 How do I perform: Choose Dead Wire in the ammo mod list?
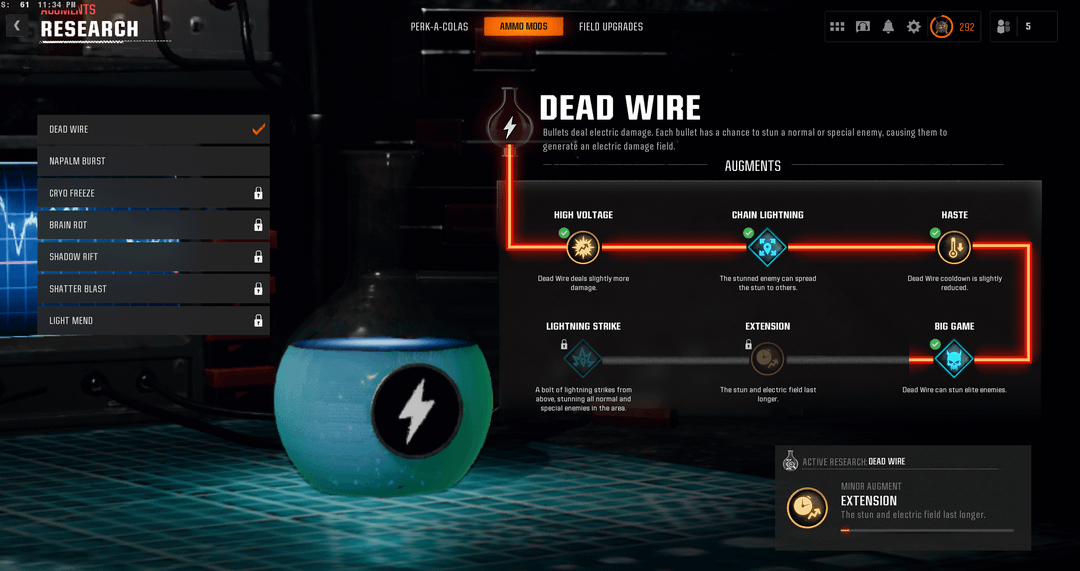tap(153, 129)
